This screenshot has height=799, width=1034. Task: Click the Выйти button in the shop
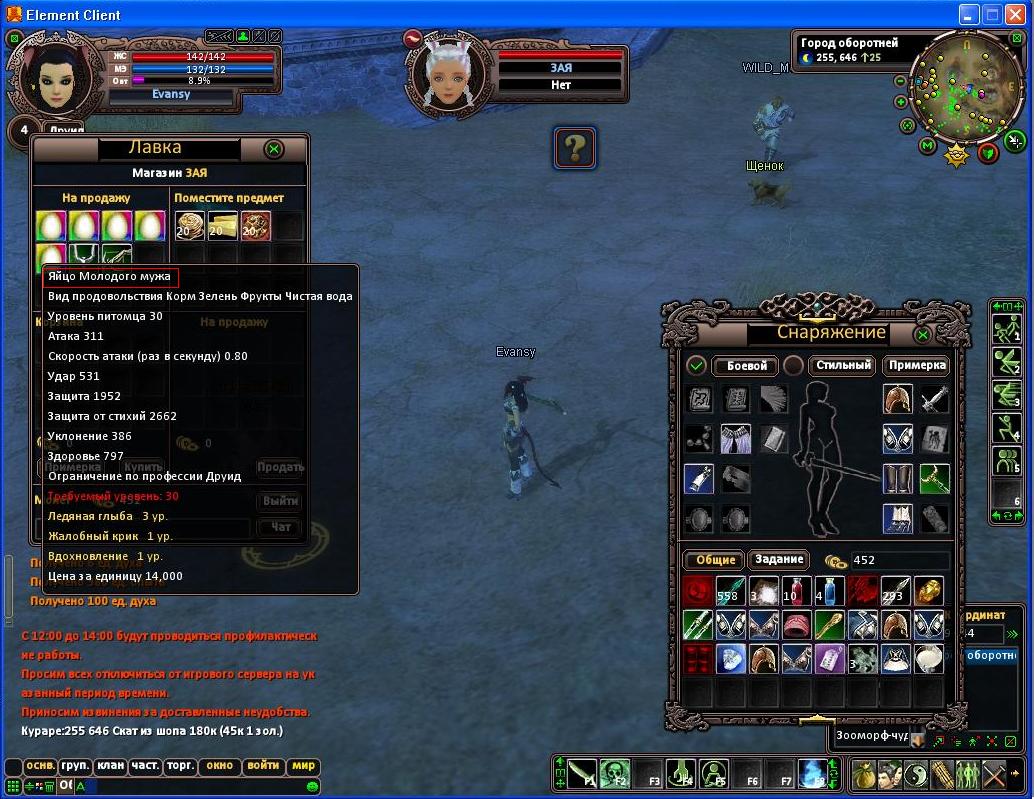[x=280, y=501]
